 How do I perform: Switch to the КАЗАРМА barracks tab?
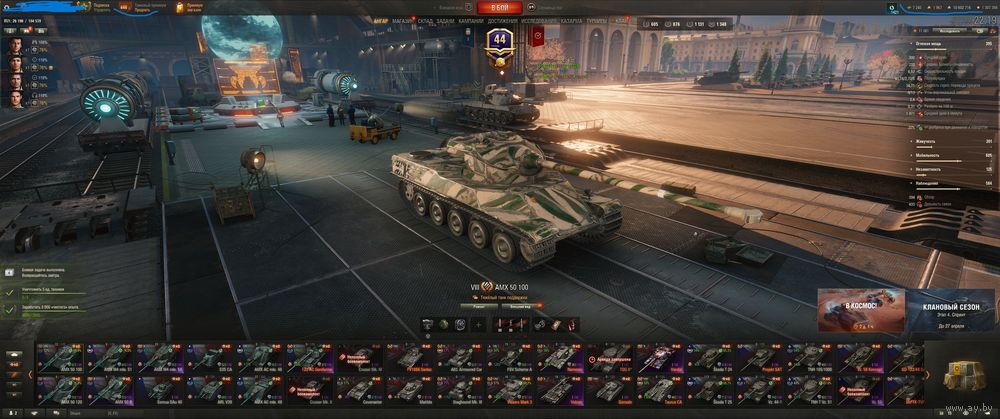point(571,20)
